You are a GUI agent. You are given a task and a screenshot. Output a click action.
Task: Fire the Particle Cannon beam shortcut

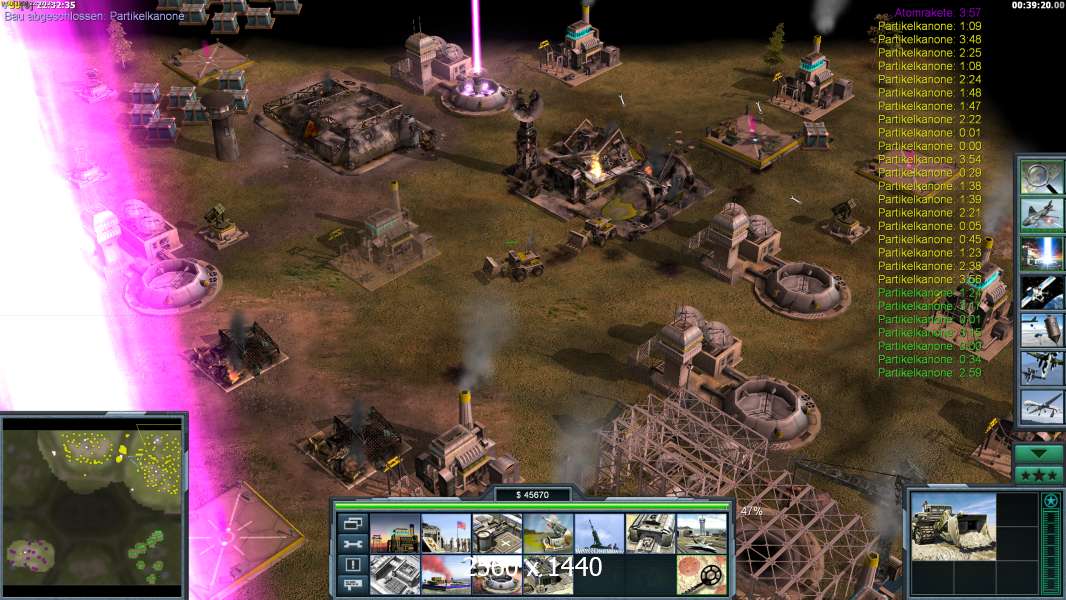pyautogui.click(x=1041, y=254)
